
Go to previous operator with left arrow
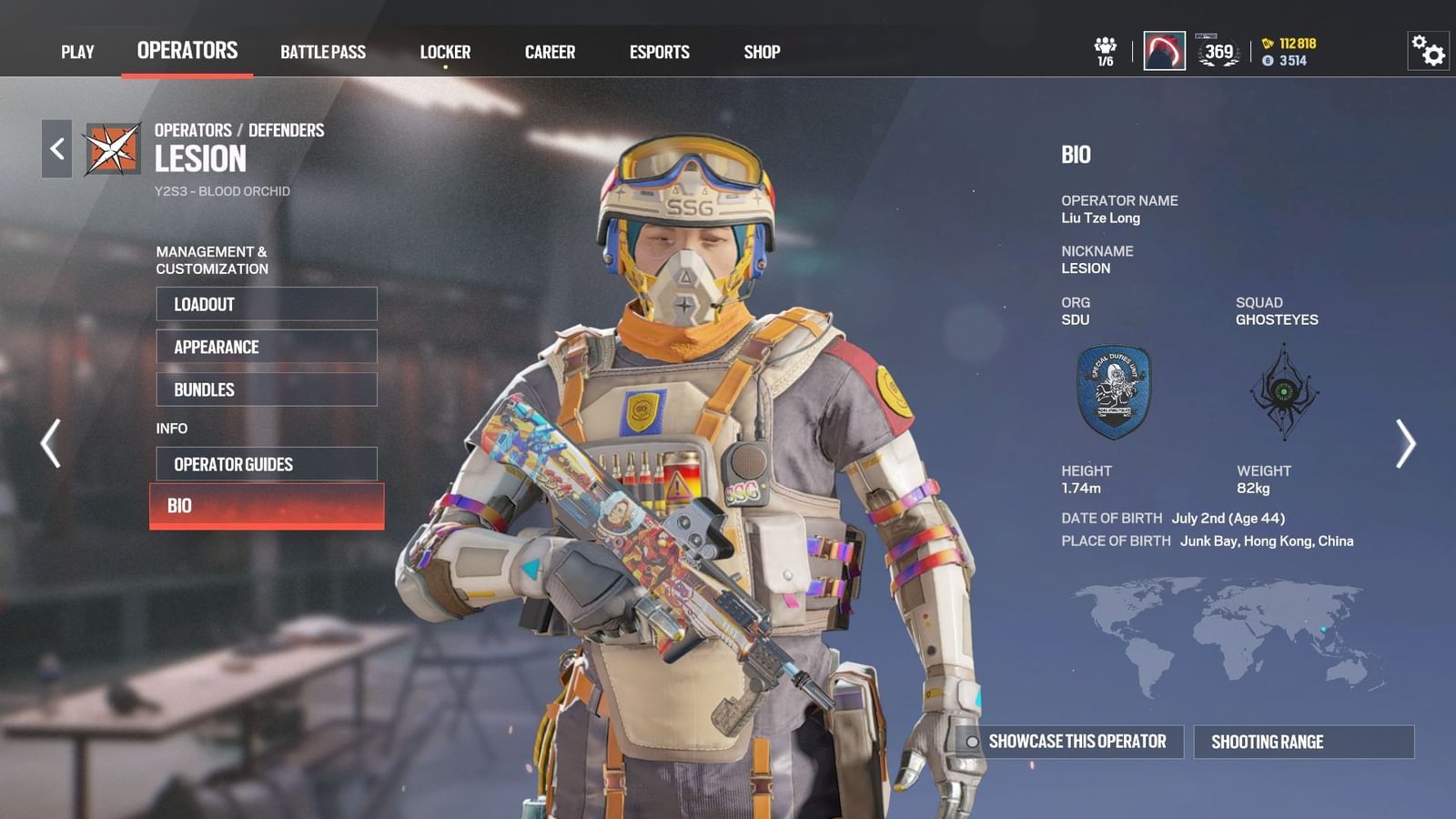(x=48, y=443)
